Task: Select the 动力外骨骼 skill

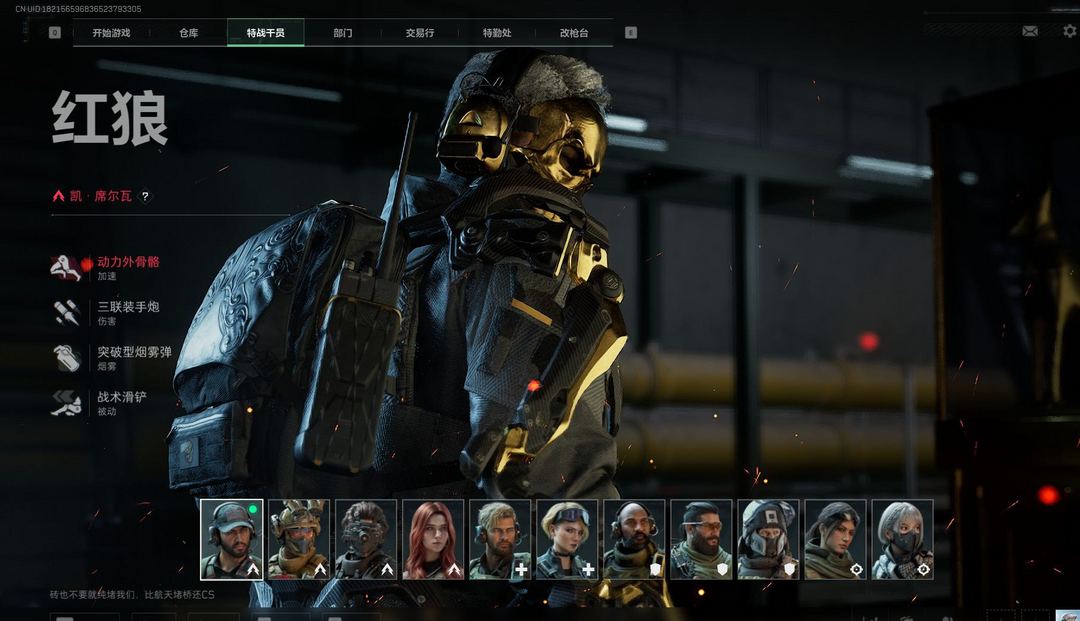Action: (127, 262)
